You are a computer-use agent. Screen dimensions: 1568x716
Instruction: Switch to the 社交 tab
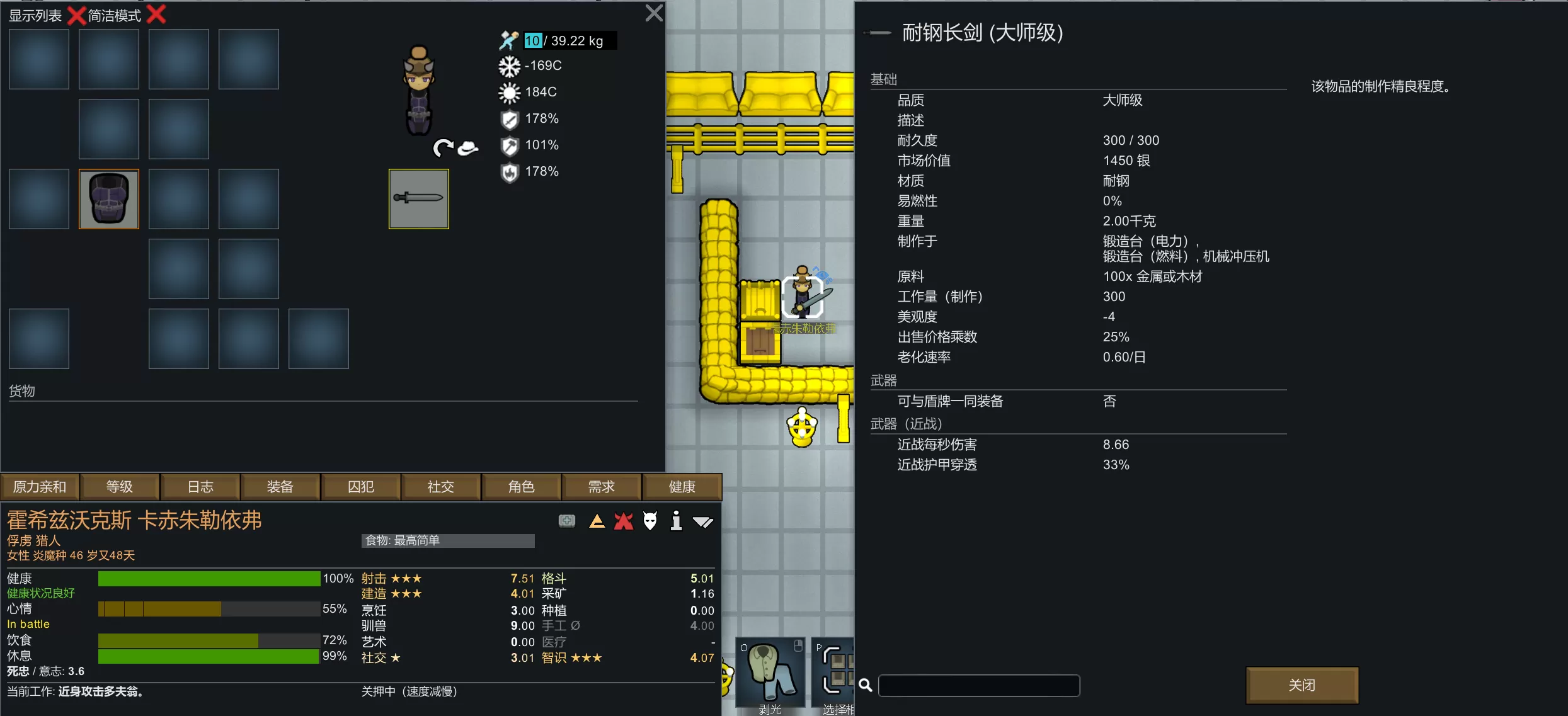(441, 487)
